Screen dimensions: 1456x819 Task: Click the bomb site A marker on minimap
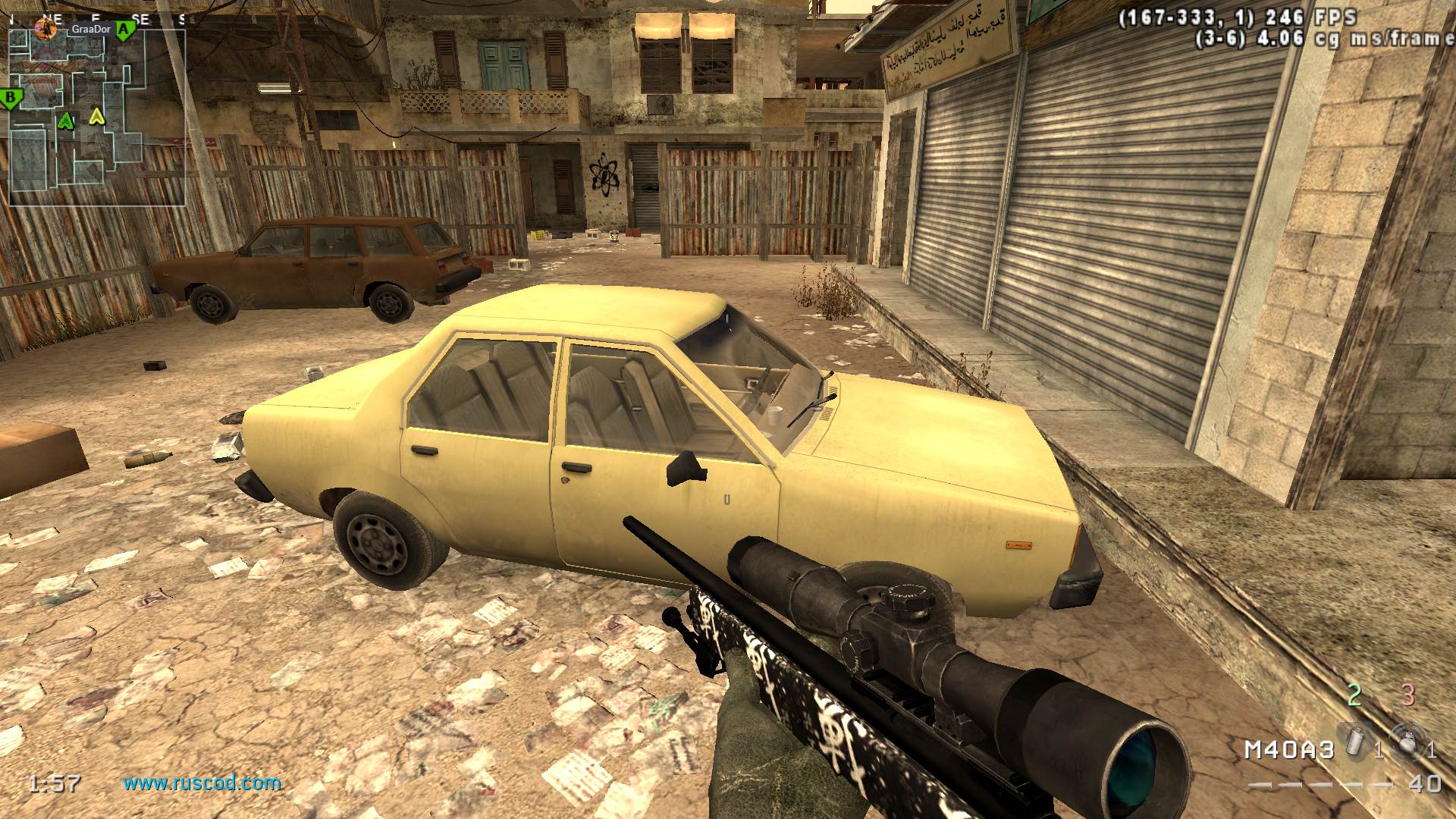(x=126, y=30)
